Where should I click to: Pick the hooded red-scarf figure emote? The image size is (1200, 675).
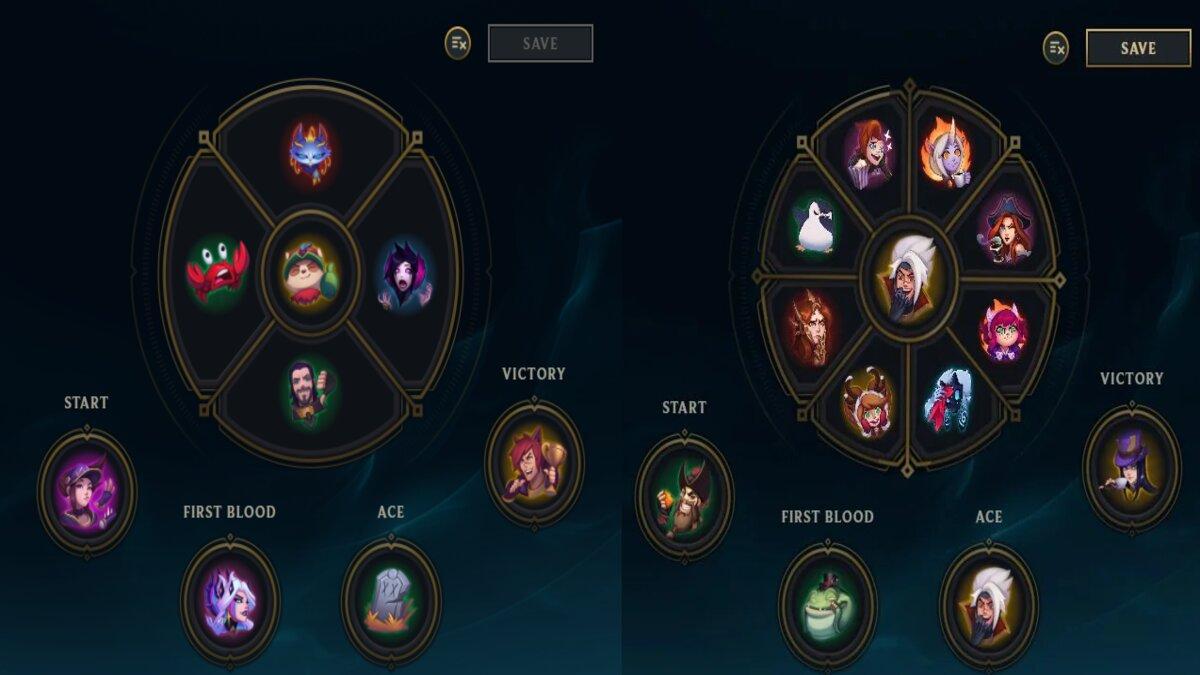click(x=948, y=400)
